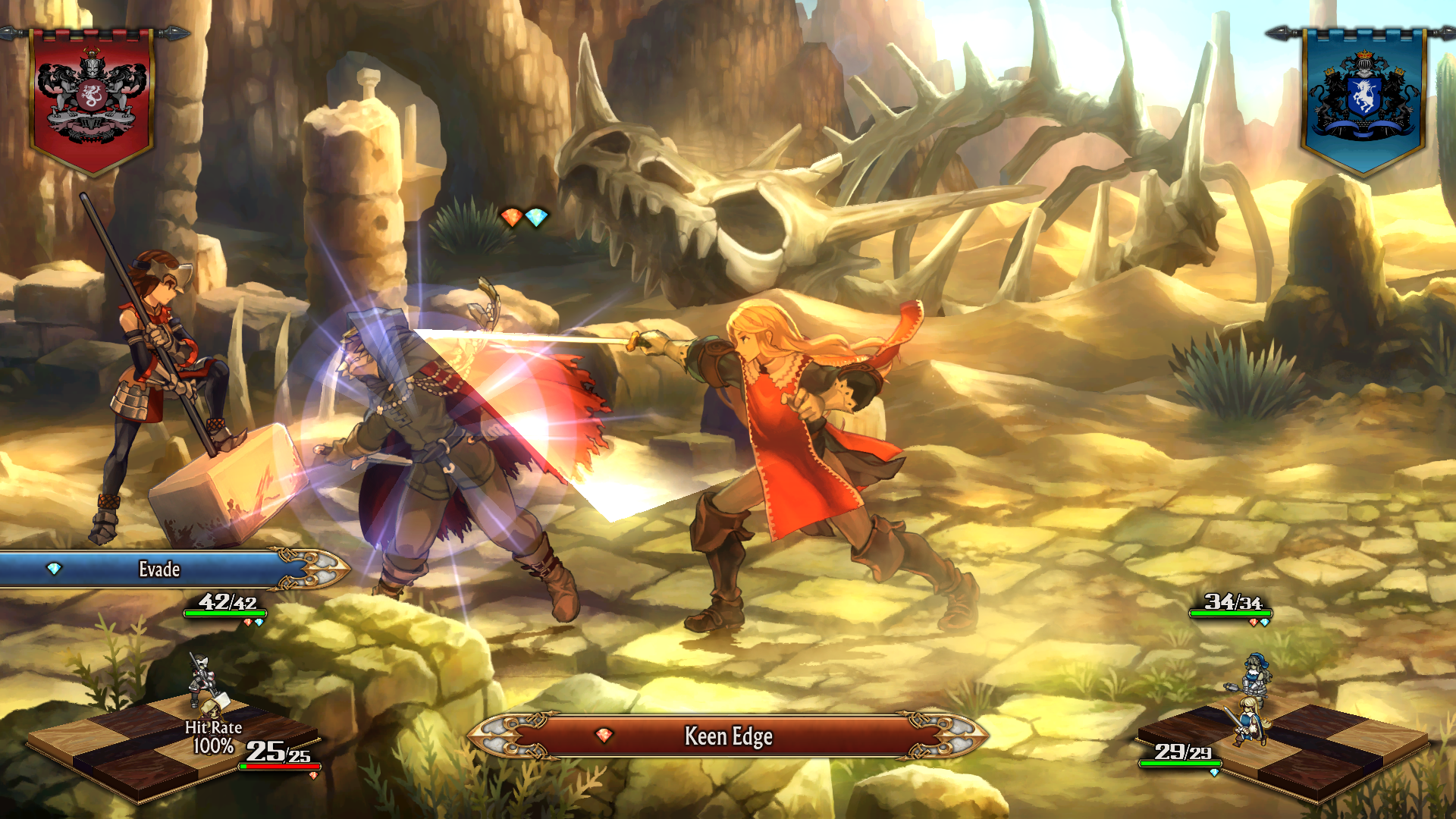Click the red enemy crest banner
The image size is (1456, 819).
[92, 99]
